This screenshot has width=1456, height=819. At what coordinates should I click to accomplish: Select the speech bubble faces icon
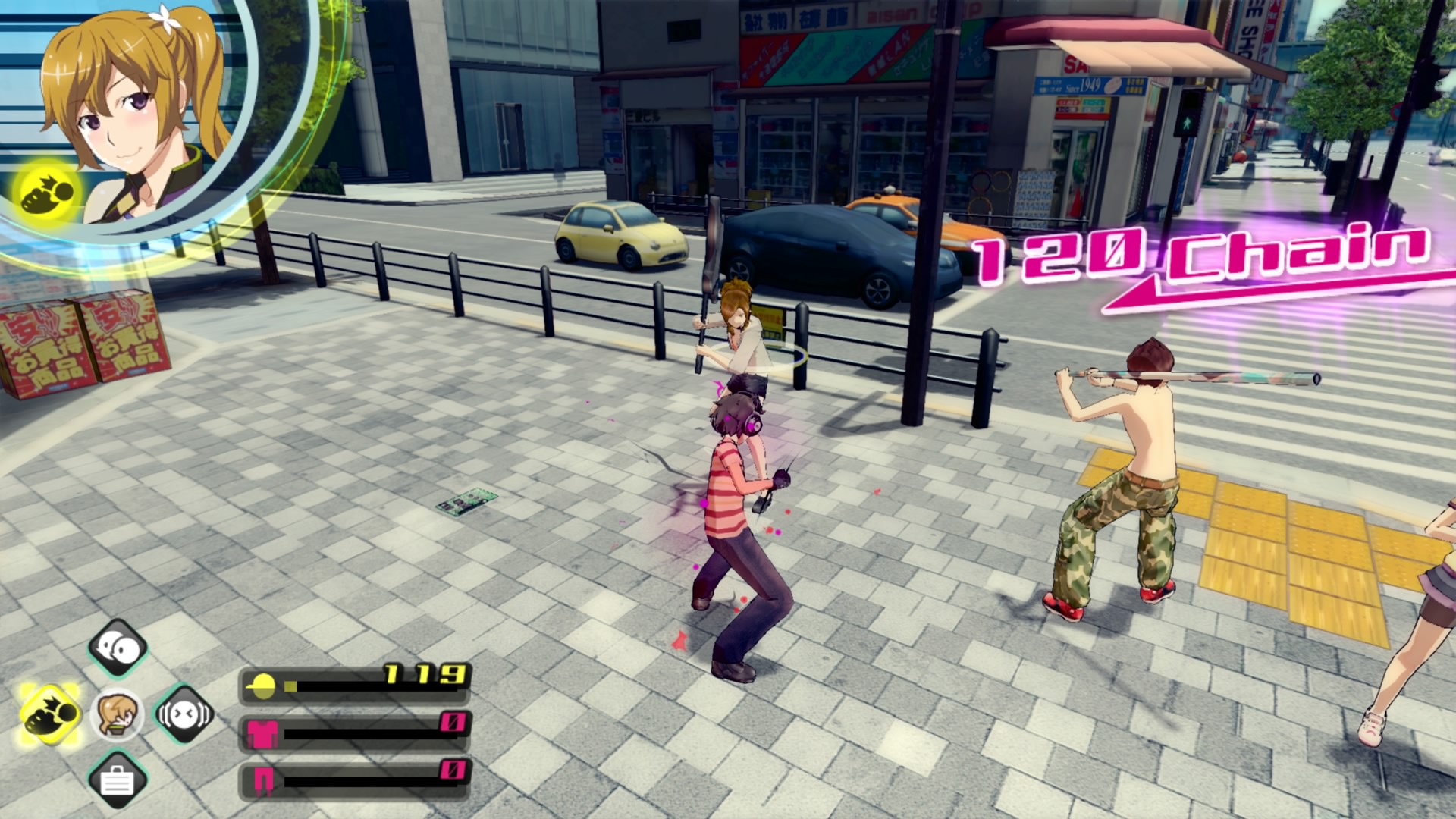118,648
